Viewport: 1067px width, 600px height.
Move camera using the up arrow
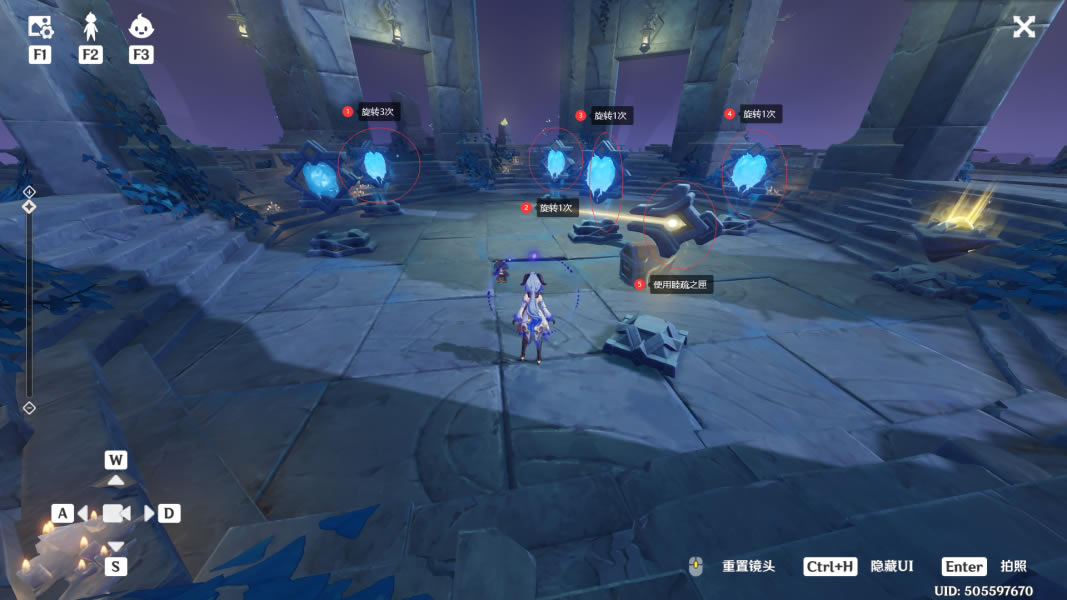[116, 480]
